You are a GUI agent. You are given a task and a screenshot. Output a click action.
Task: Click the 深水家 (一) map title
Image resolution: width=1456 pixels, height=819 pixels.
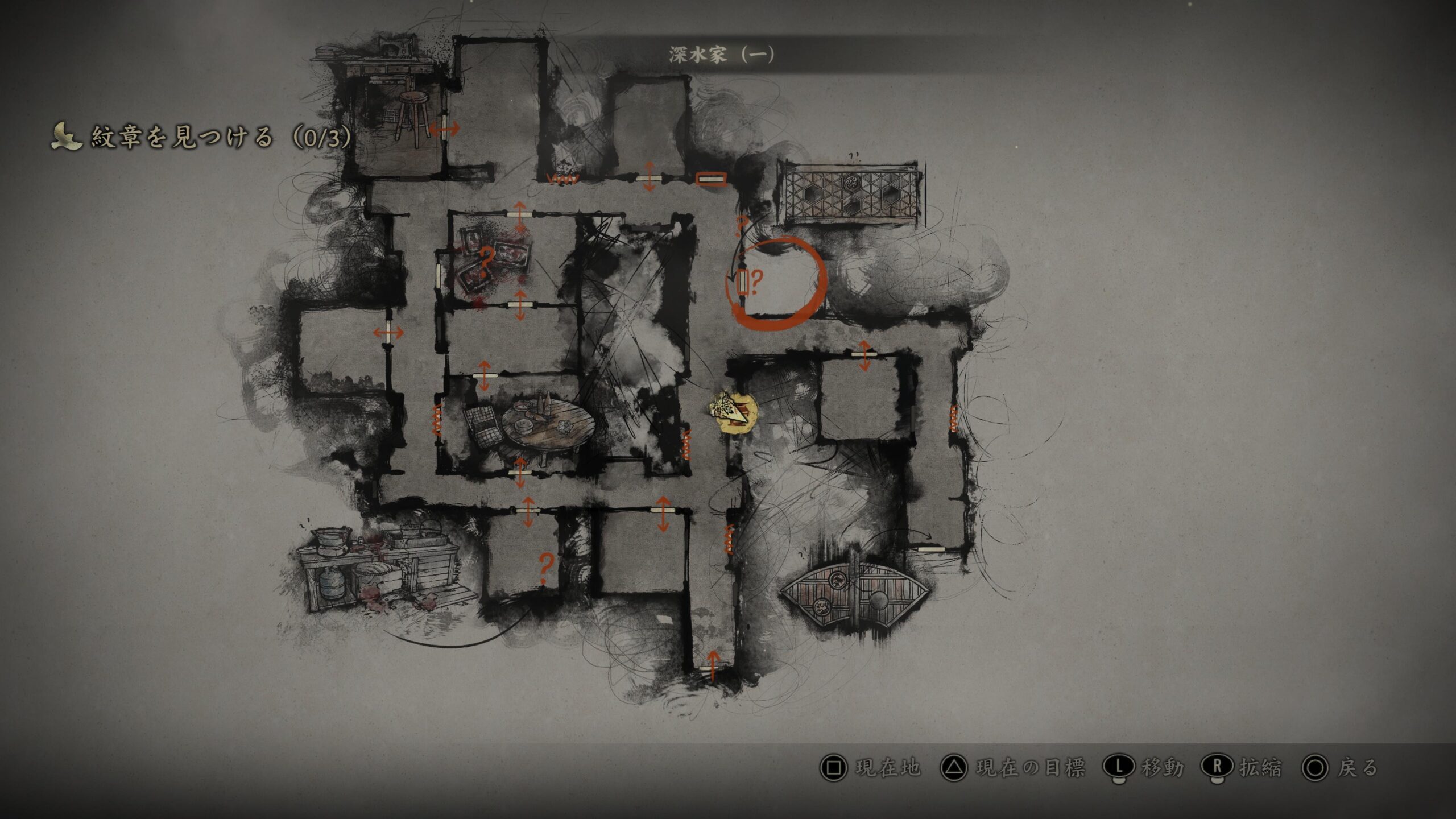[721, 55]
